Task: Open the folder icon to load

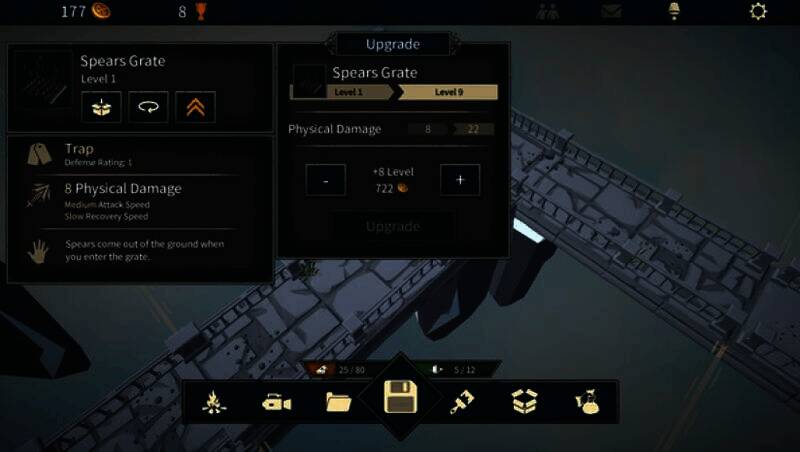Action: point(339,402)
